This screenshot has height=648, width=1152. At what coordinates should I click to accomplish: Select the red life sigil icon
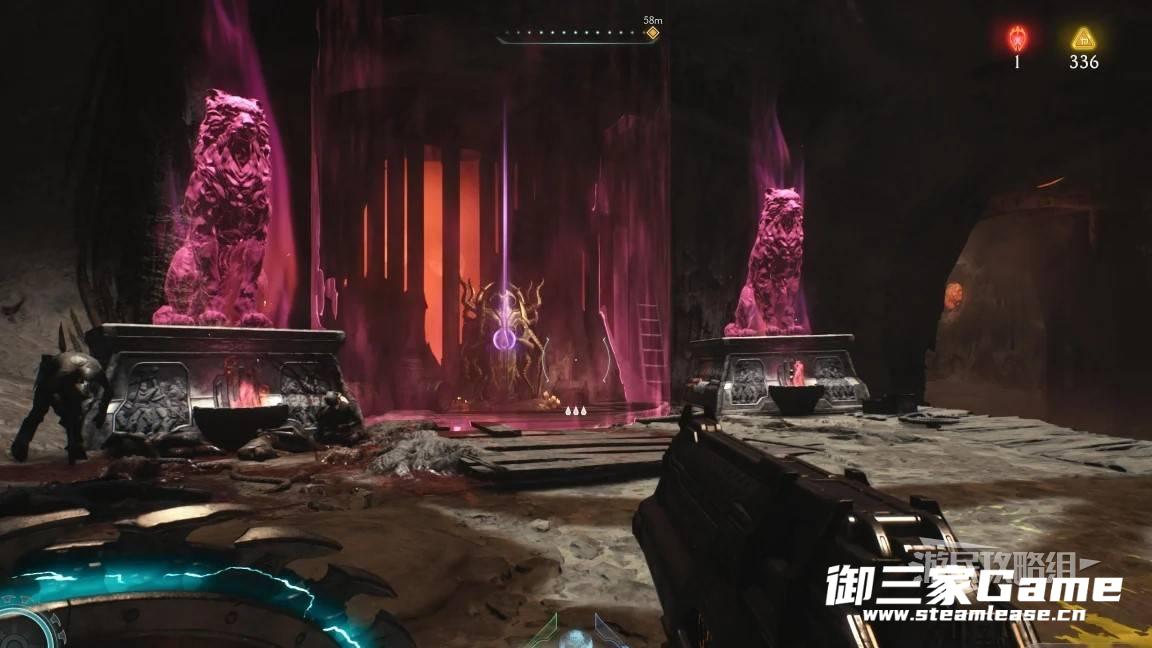tap(1017, 39)
